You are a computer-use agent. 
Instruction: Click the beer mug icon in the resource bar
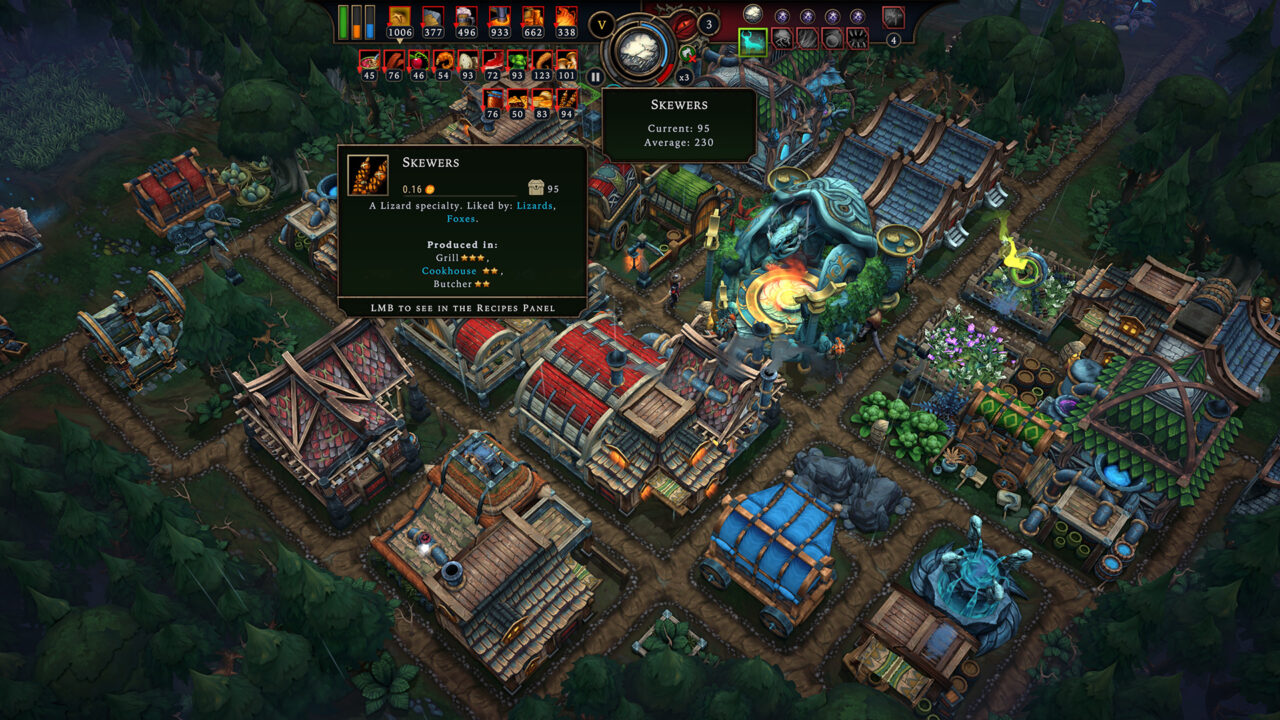[465, 18]
